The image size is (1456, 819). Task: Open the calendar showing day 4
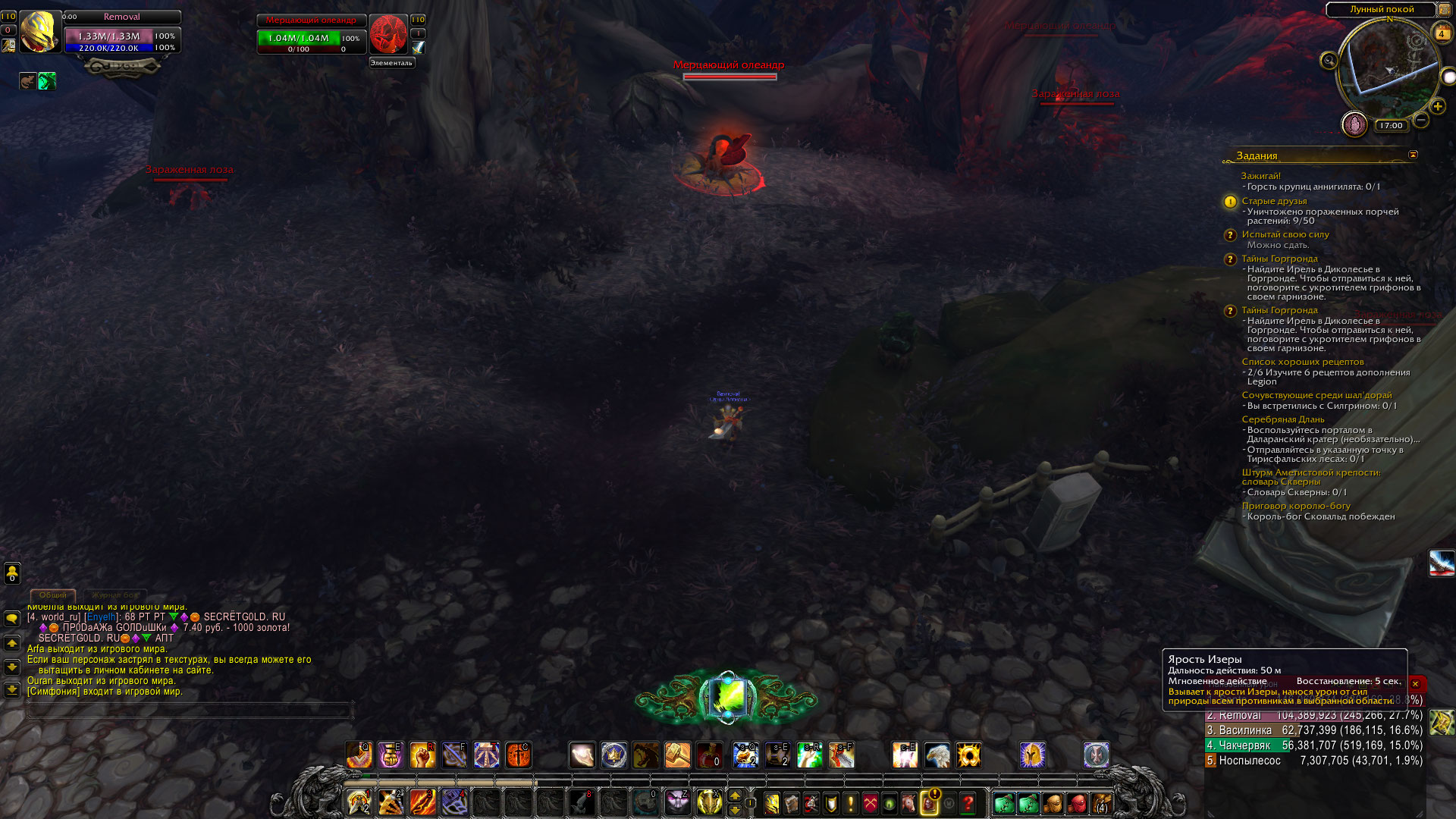coord(1441,33)
